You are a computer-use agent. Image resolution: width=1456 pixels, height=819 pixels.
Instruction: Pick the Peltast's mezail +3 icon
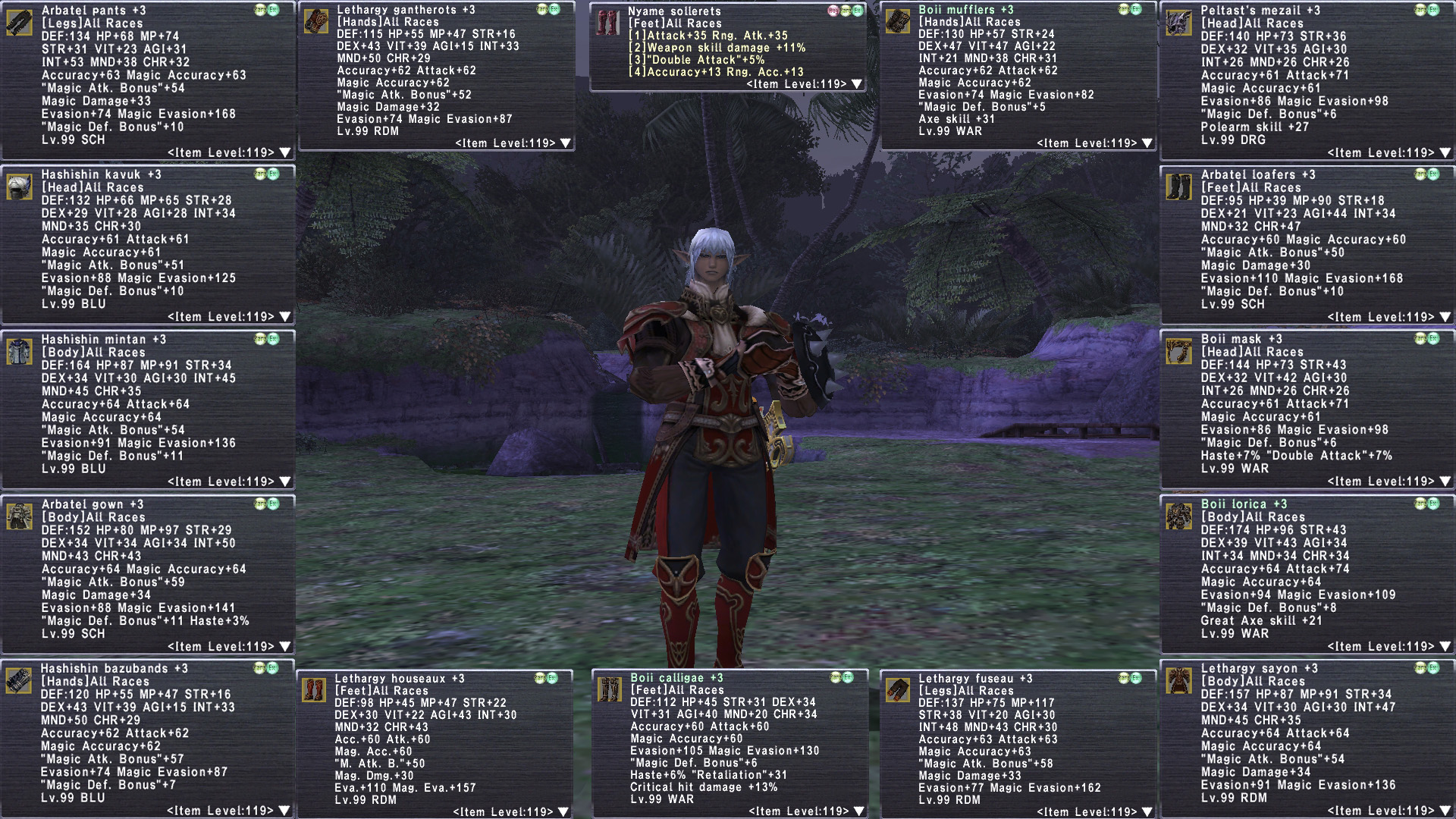tap(1178, 22)
